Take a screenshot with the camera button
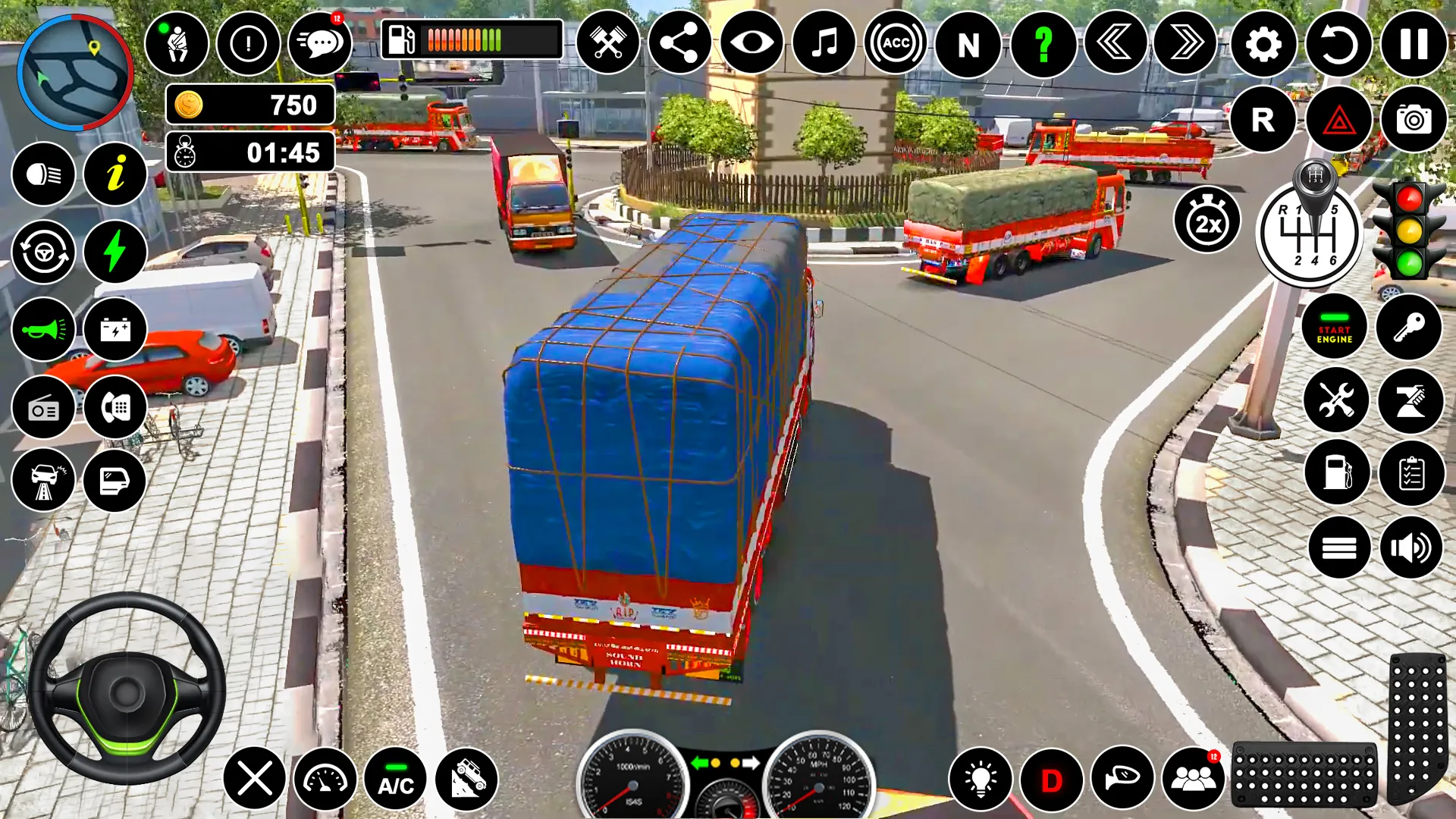The width and height of the screenshot is (1456, 819). pos(1413,119)
